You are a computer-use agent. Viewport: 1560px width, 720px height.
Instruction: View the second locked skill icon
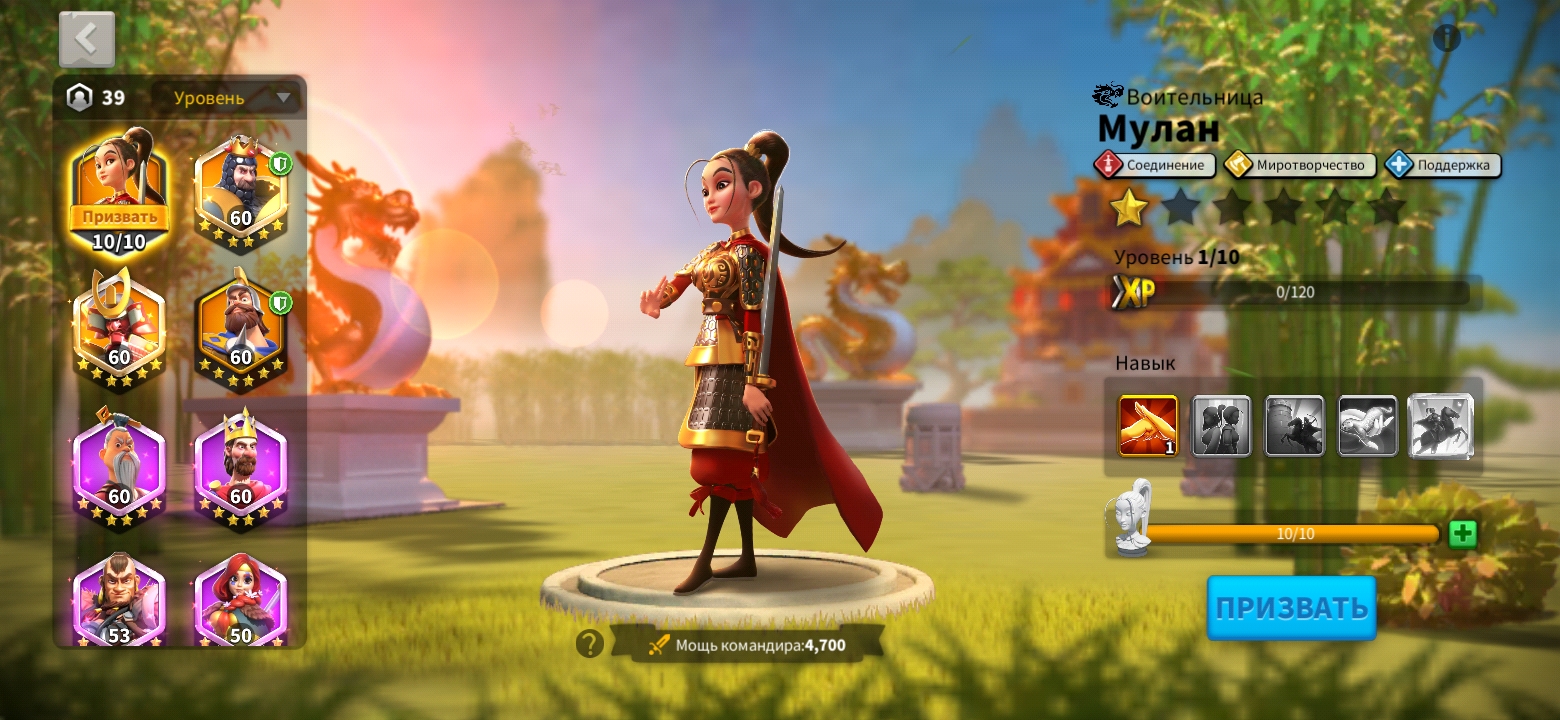click(x=1221, y=427)
